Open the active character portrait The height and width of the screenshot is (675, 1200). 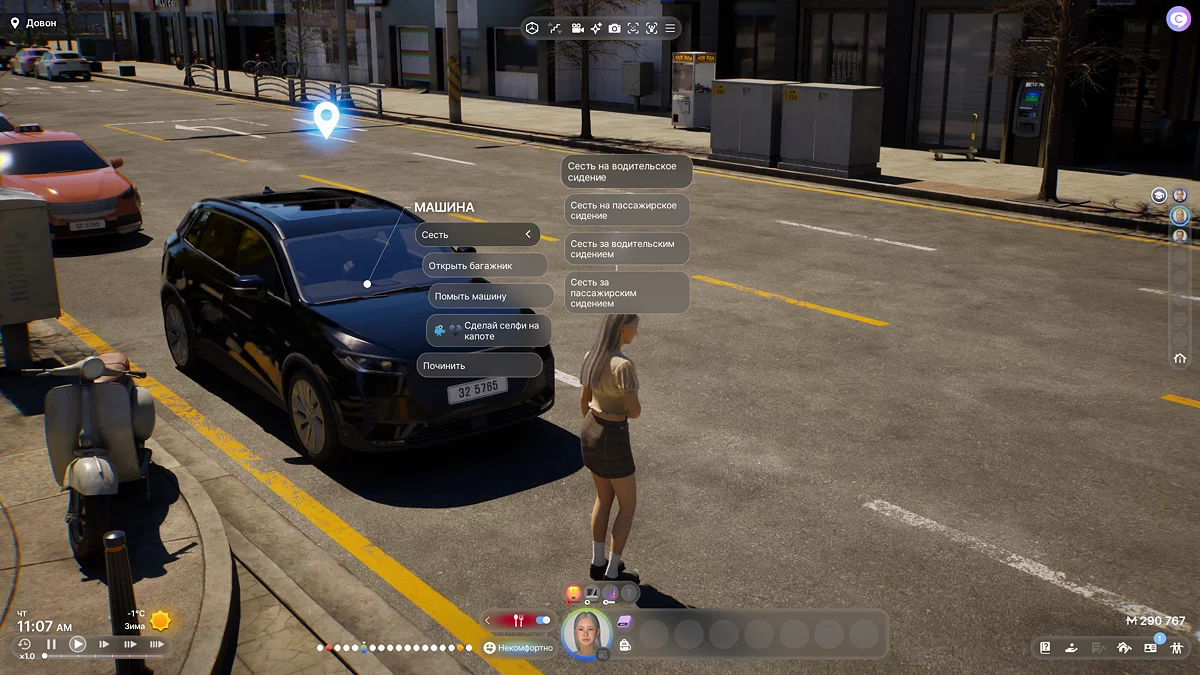(x=586, y=632)
